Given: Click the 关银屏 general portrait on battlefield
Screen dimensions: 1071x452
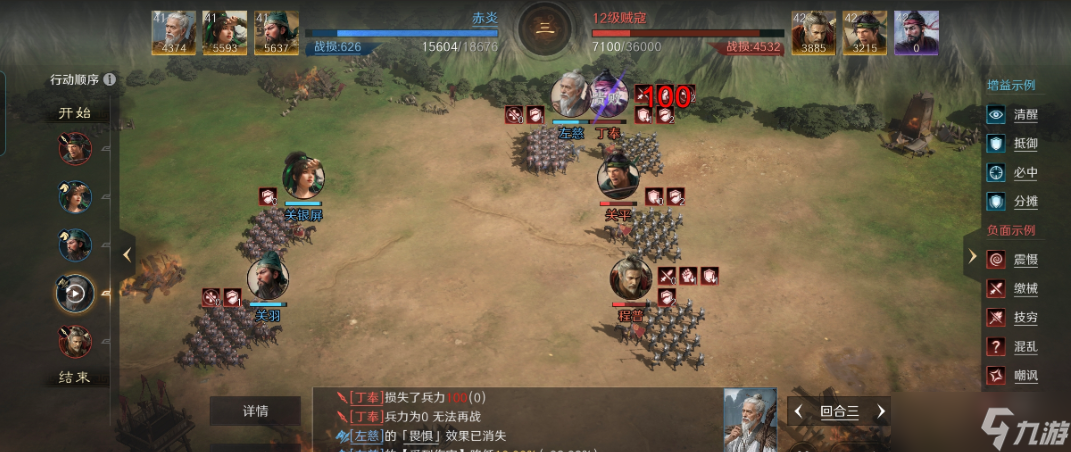Looking at the screenshot, I should click(x=303, y=177).
